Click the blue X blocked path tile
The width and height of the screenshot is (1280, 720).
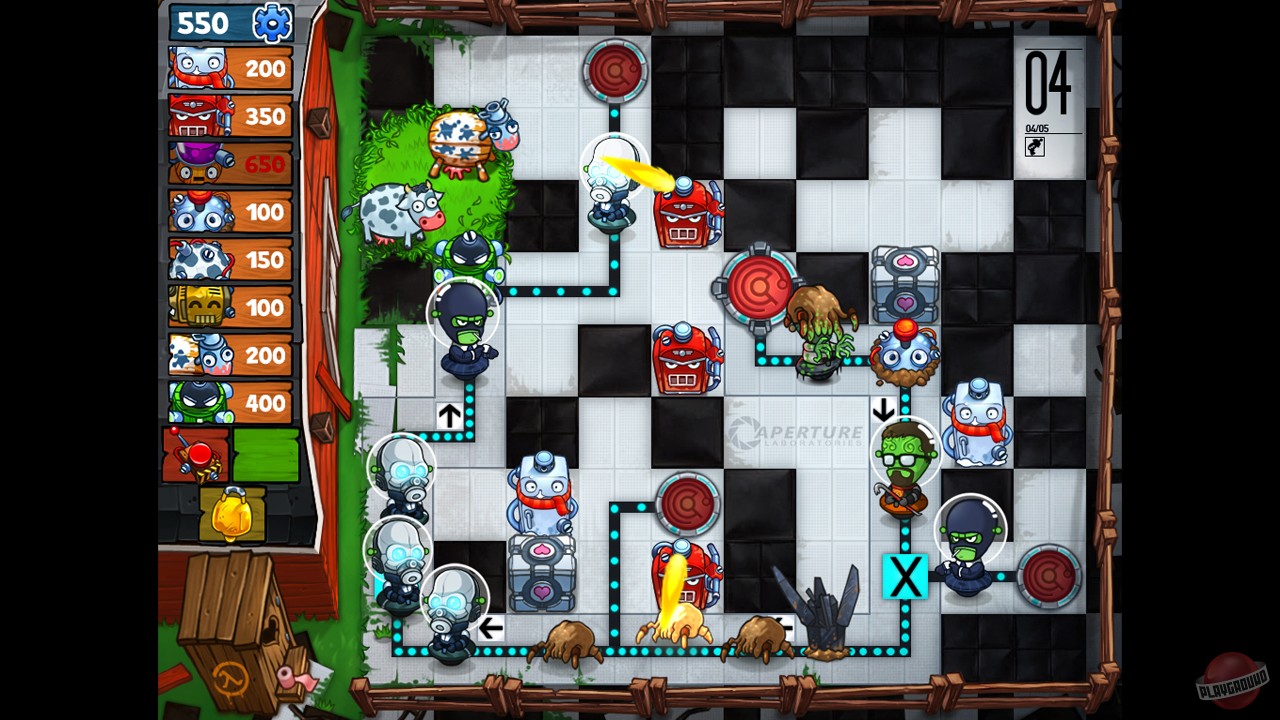[905, 577]
